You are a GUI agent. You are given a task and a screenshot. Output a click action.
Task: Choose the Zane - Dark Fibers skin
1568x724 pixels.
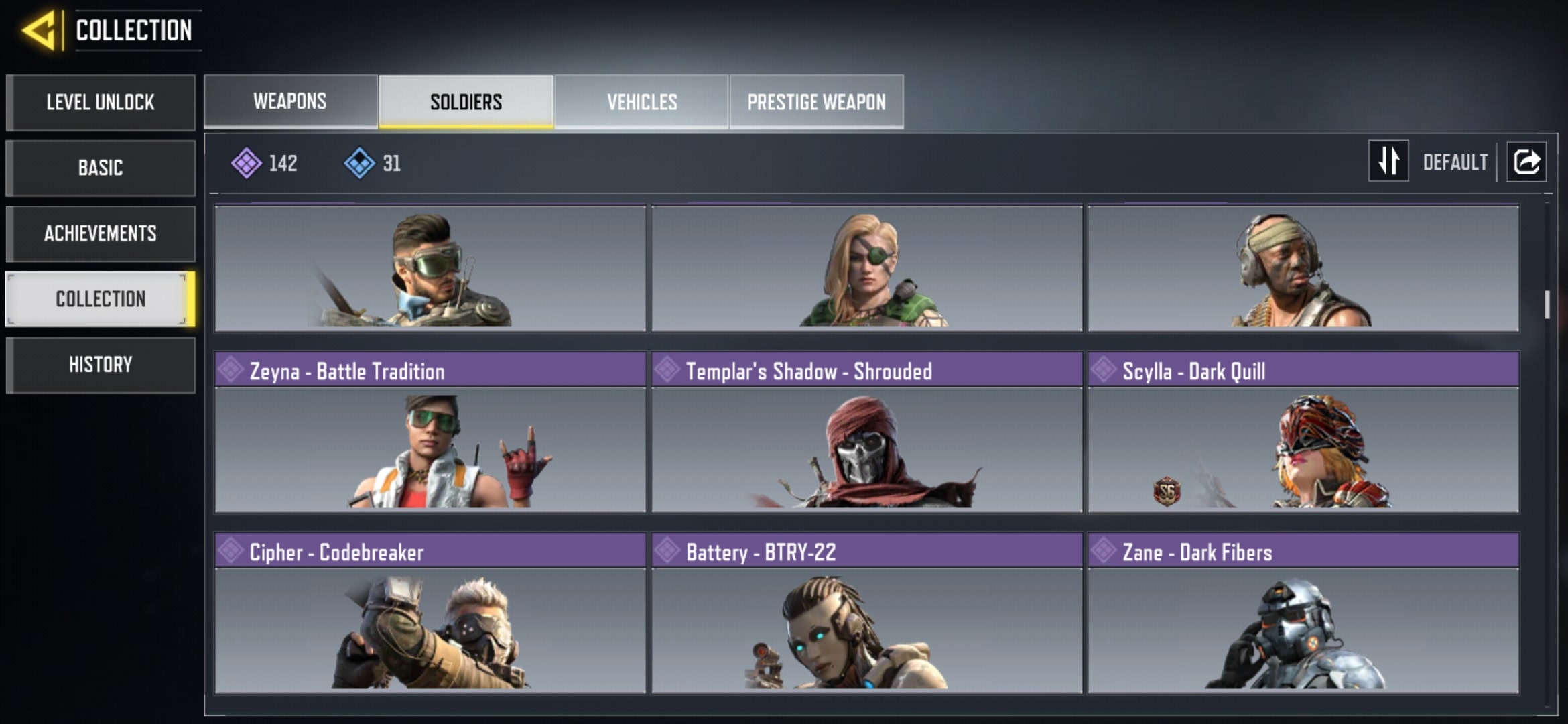[x=1303, y=613]
